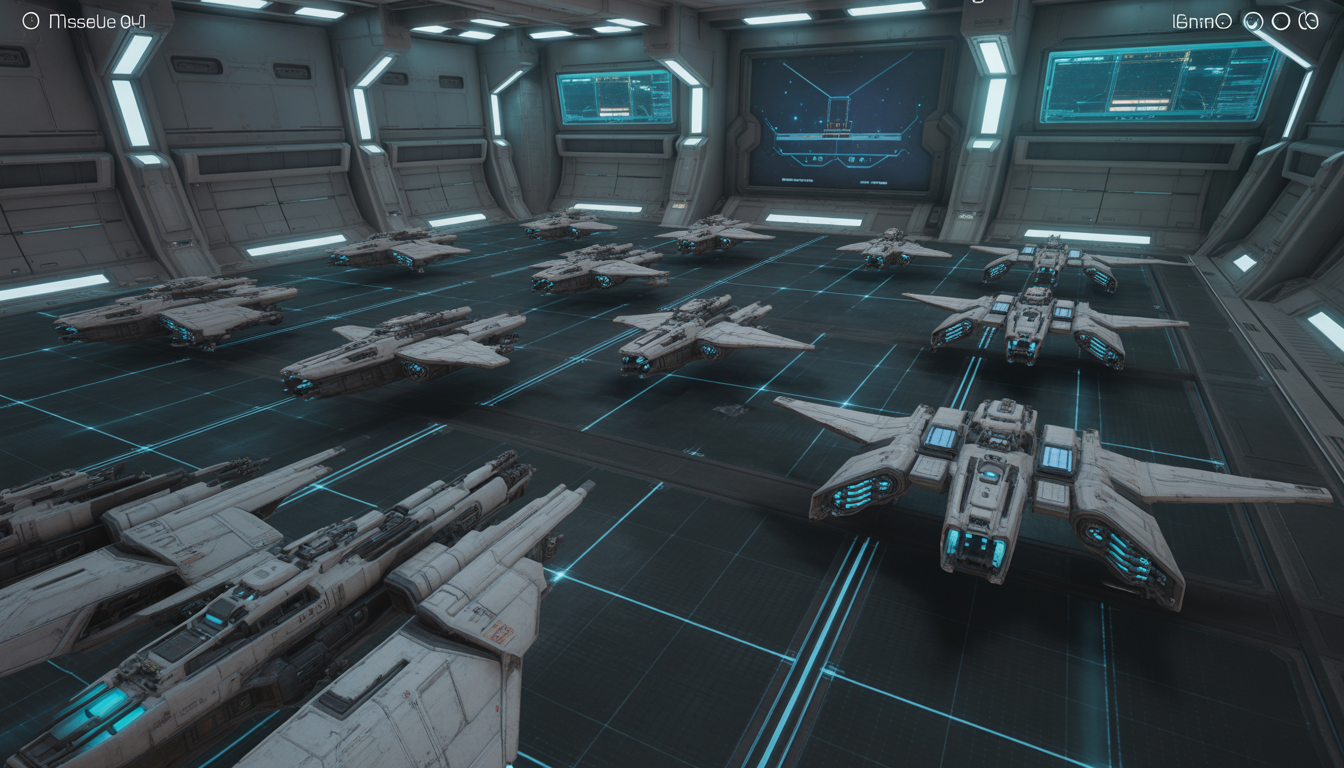The image size is (1344, 768).
Task: Activate the double-ring icon in the corner
Action: [x=1308, y=21]
